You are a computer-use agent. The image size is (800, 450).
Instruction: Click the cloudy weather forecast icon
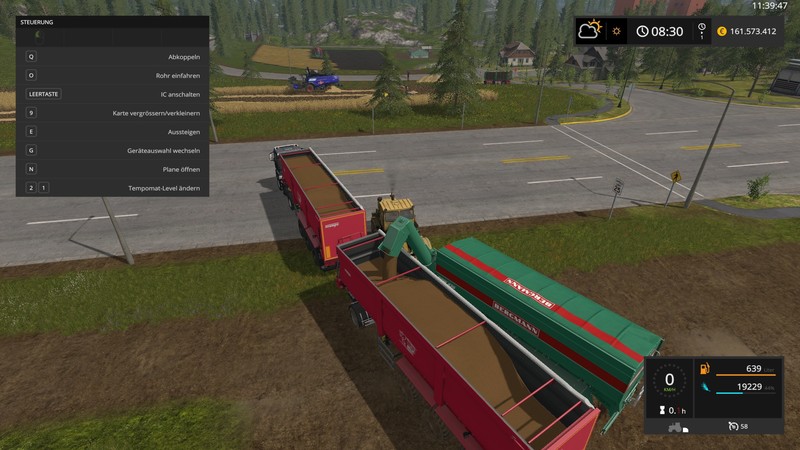pos(590,31)
